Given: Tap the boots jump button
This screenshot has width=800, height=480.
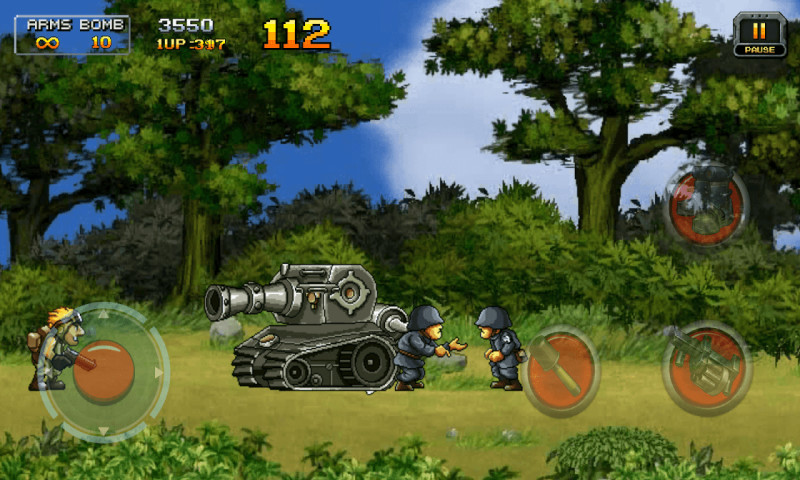Looking at the screenshot, I should click(x=707, y=207).
